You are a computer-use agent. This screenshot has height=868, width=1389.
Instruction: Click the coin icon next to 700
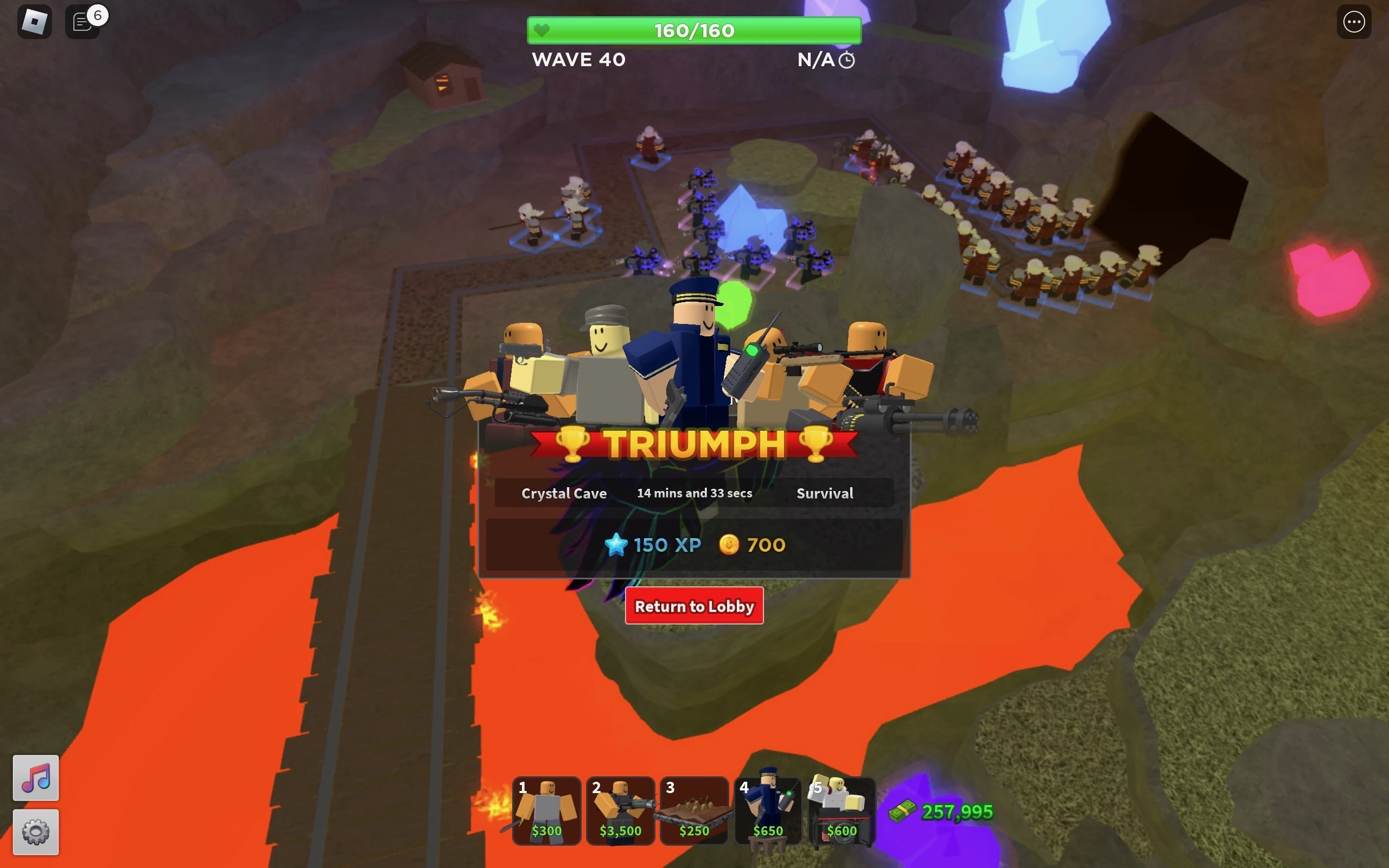pos(727,545)
